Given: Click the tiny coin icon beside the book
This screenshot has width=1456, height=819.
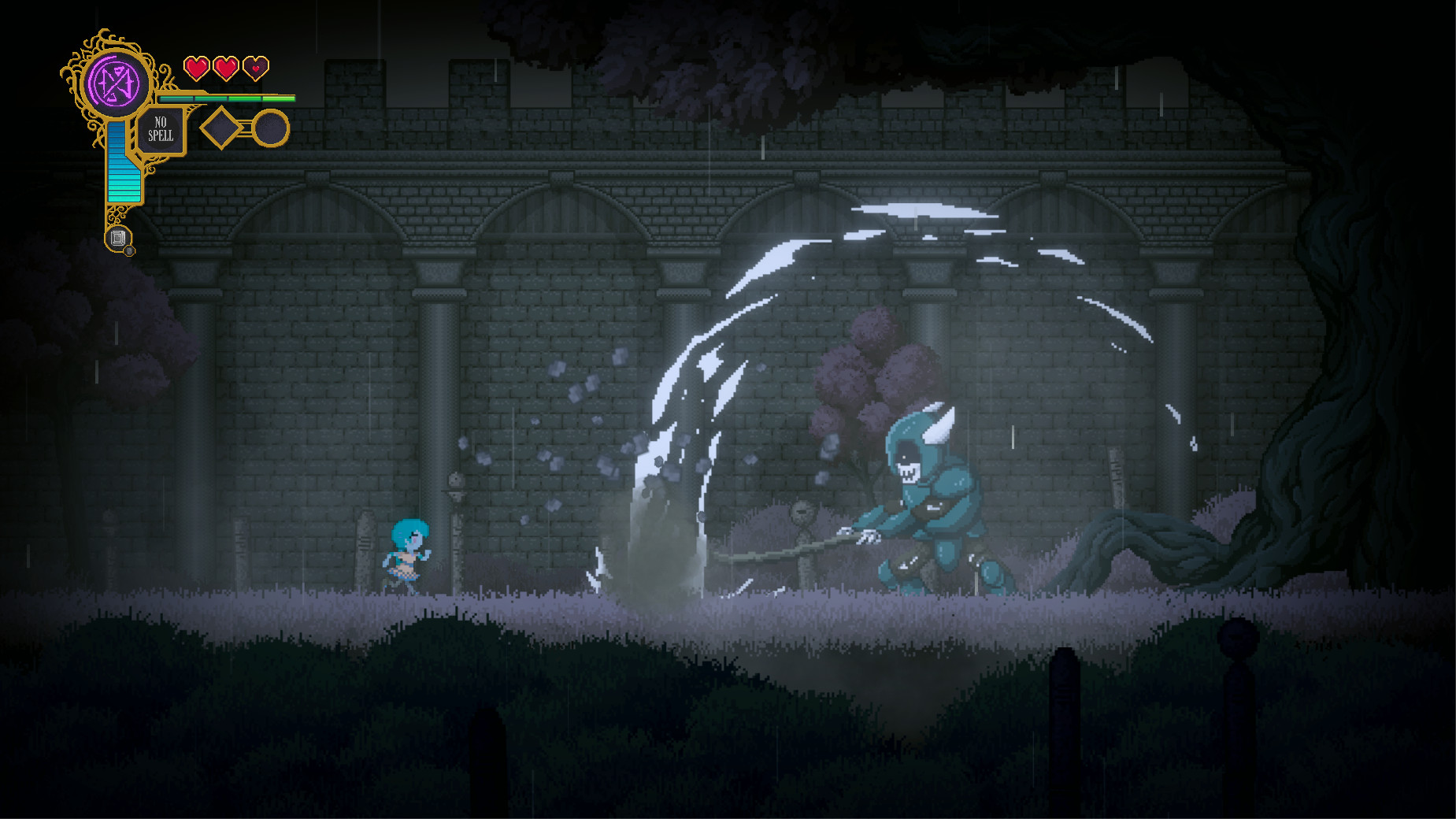Looking at the screenshot, I should tap(128, 250).
